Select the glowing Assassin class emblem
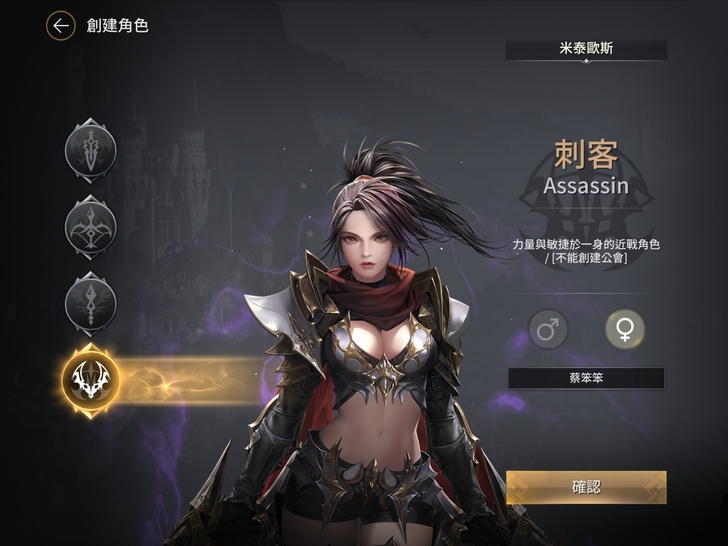 [91, 378]
